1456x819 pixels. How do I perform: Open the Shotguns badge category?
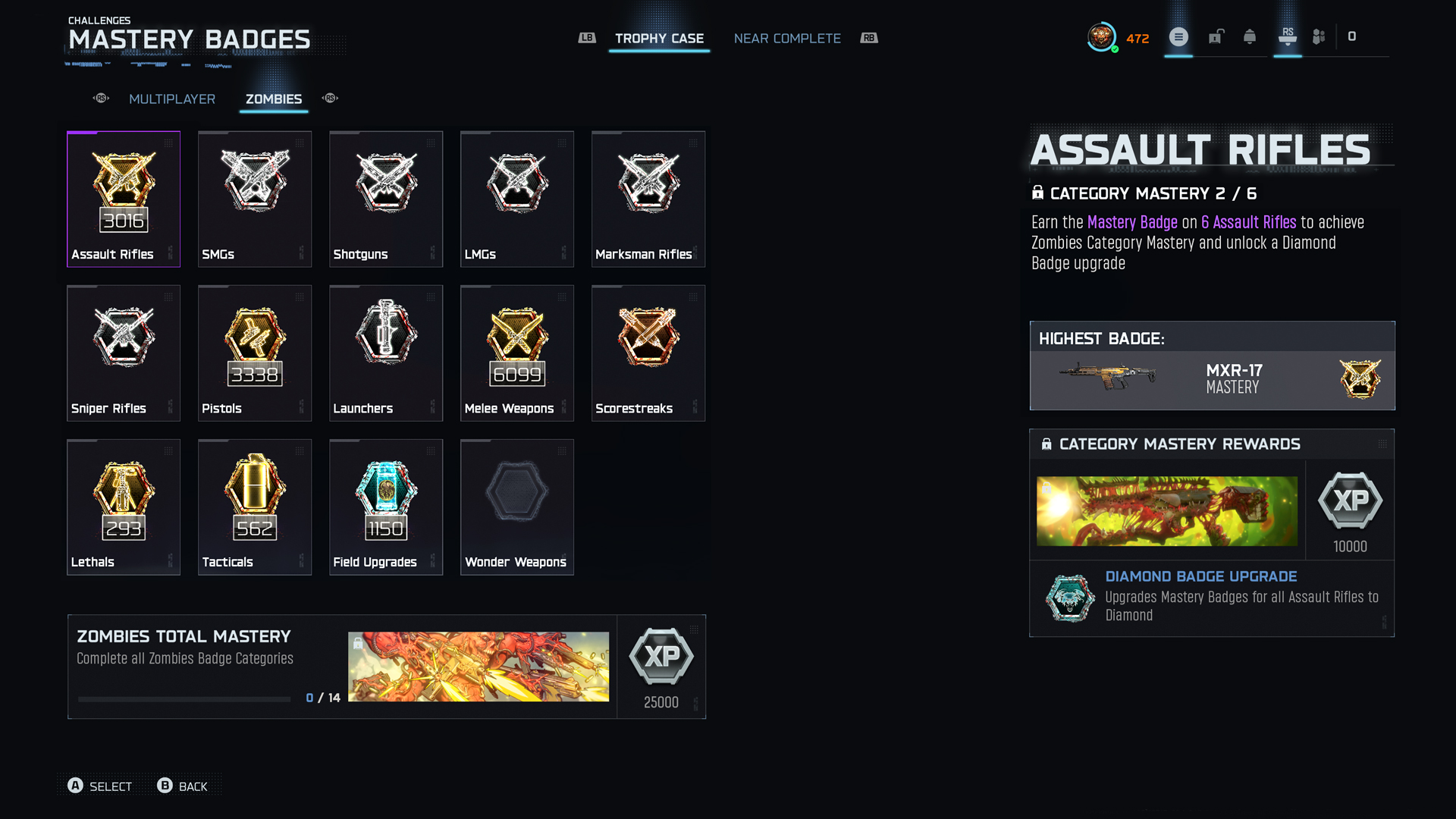386,199
